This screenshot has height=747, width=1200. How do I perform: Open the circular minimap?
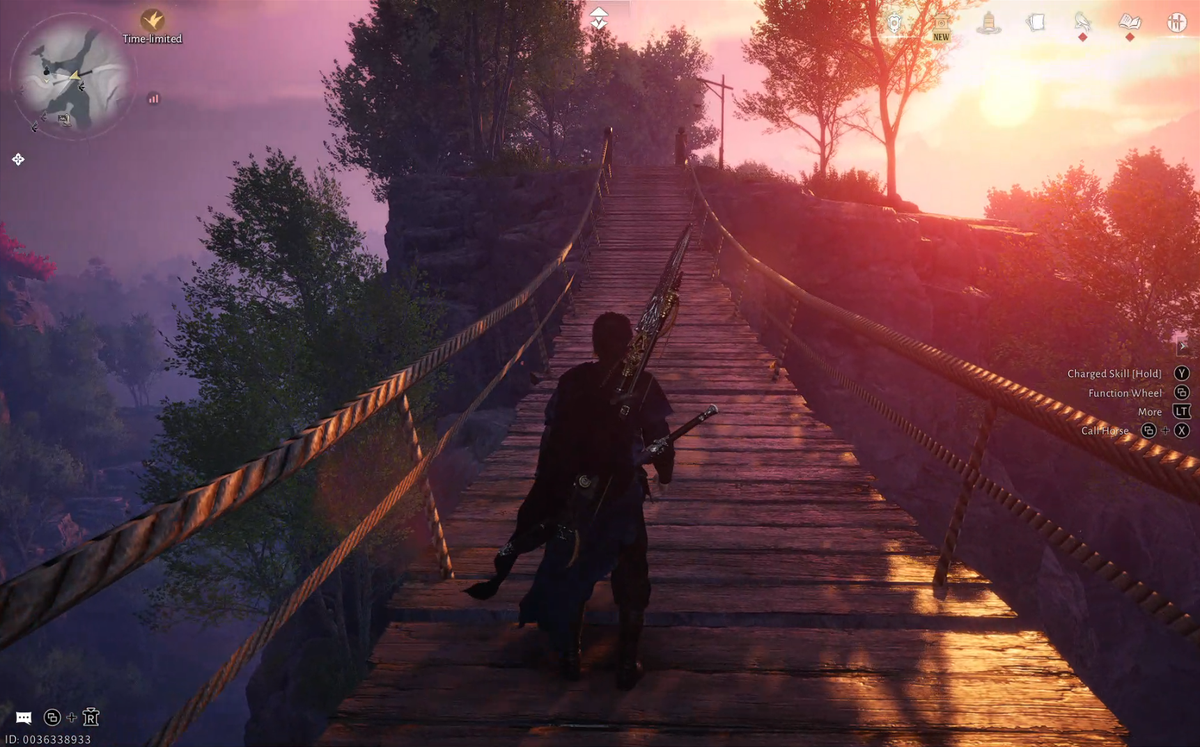point(71,76)
